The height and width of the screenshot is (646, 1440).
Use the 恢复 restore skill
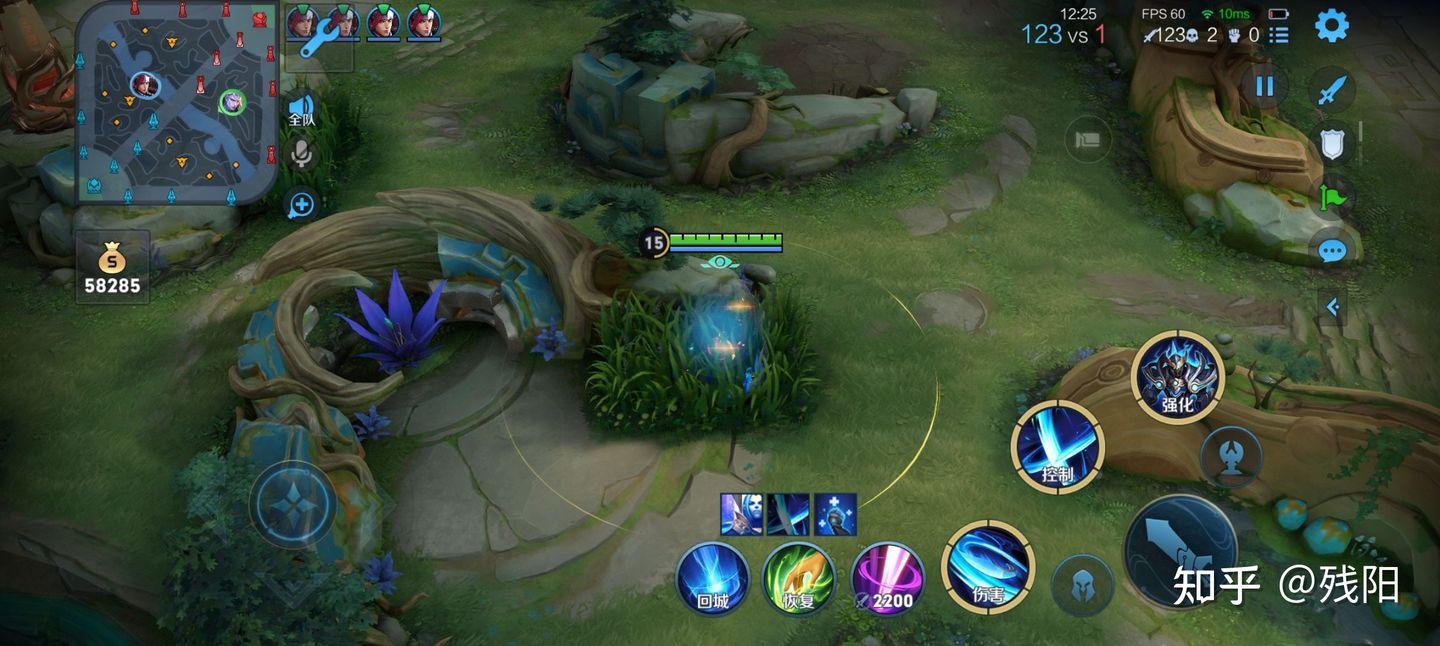[x=799, y=579]
